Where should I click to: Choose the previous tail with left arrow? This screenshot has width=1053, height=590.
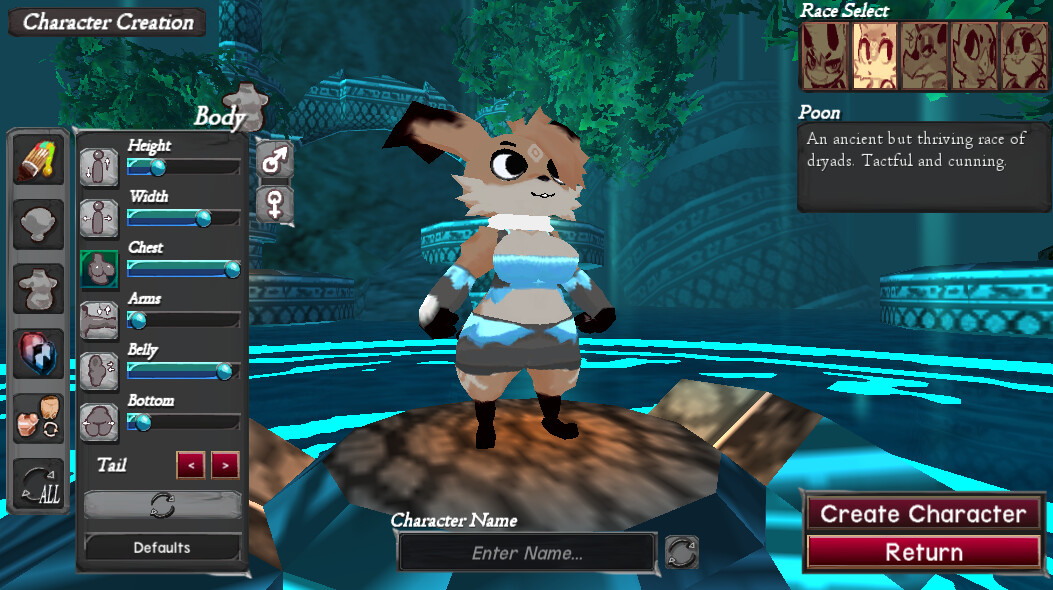coord(191,465)
